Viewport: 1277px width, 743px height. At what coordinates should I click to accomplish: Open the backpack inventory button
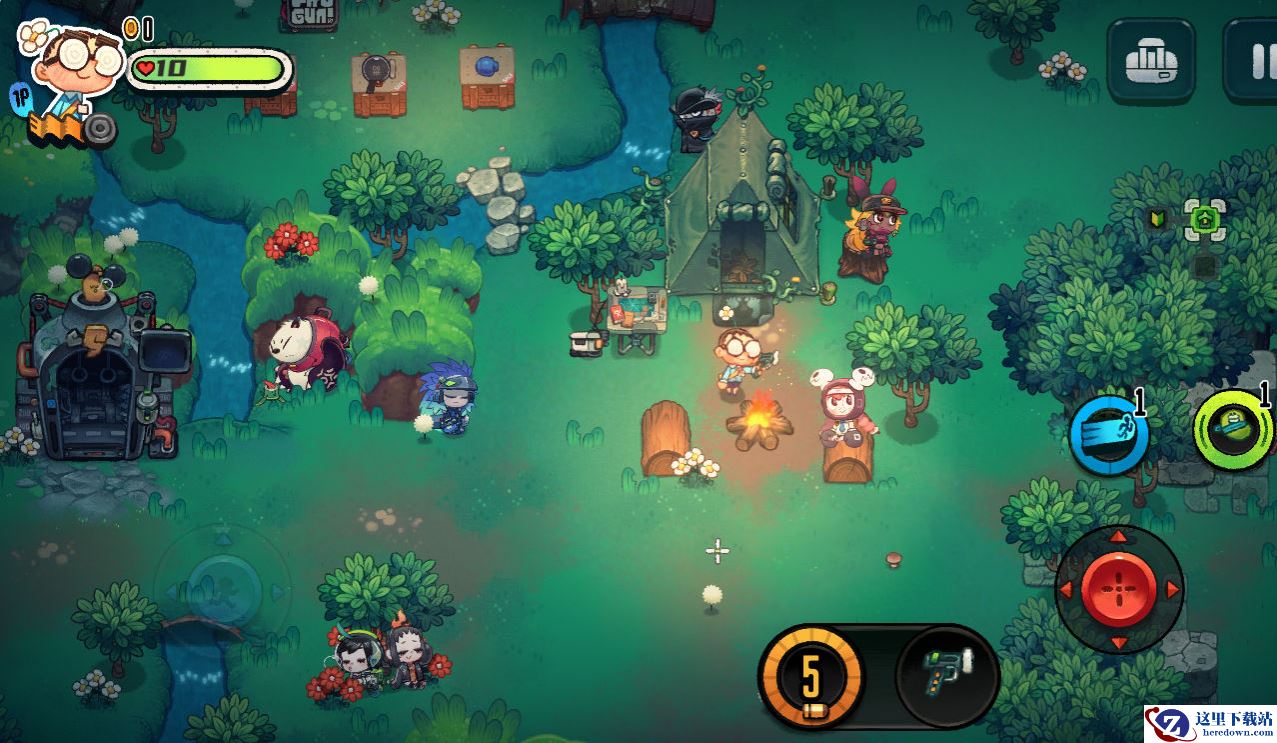click(1150, 61)
